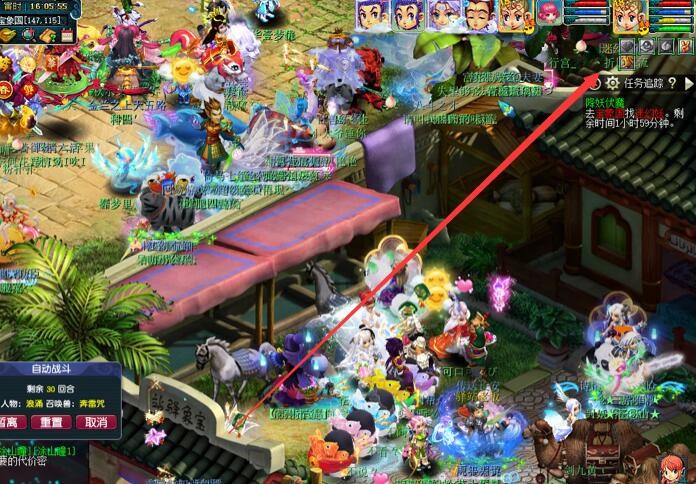Click the pink-haired pet portrait

click(x=549, y=13)
